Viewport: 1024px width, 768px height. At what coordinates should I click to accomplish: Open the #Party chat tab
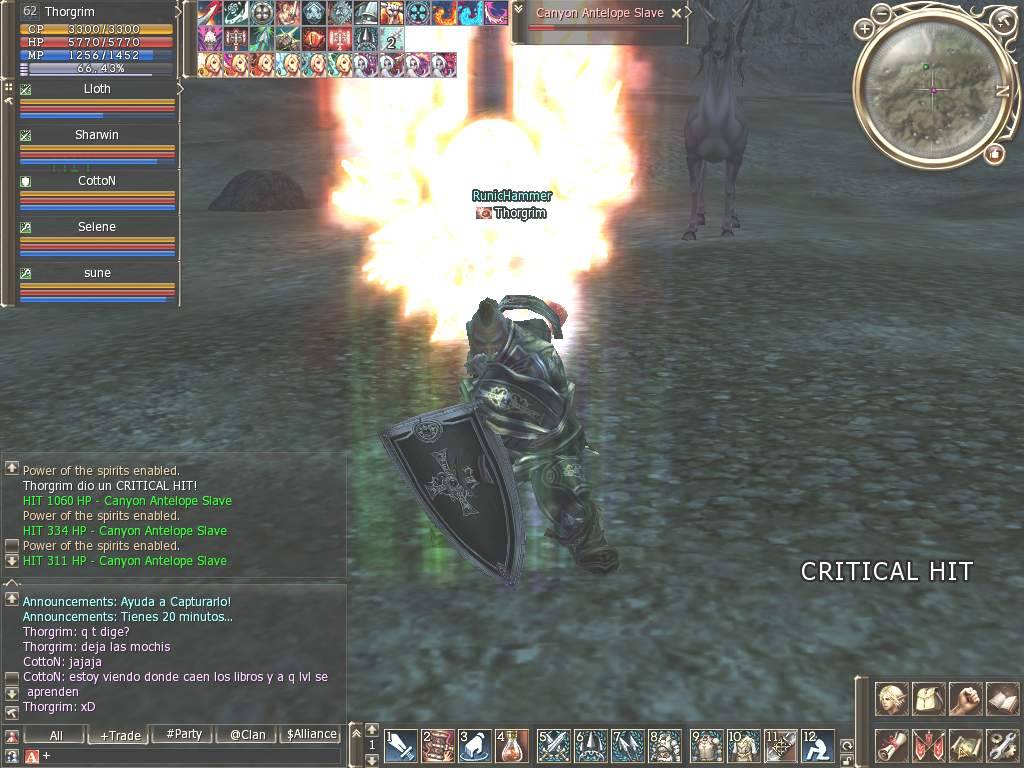coord(184,734)
